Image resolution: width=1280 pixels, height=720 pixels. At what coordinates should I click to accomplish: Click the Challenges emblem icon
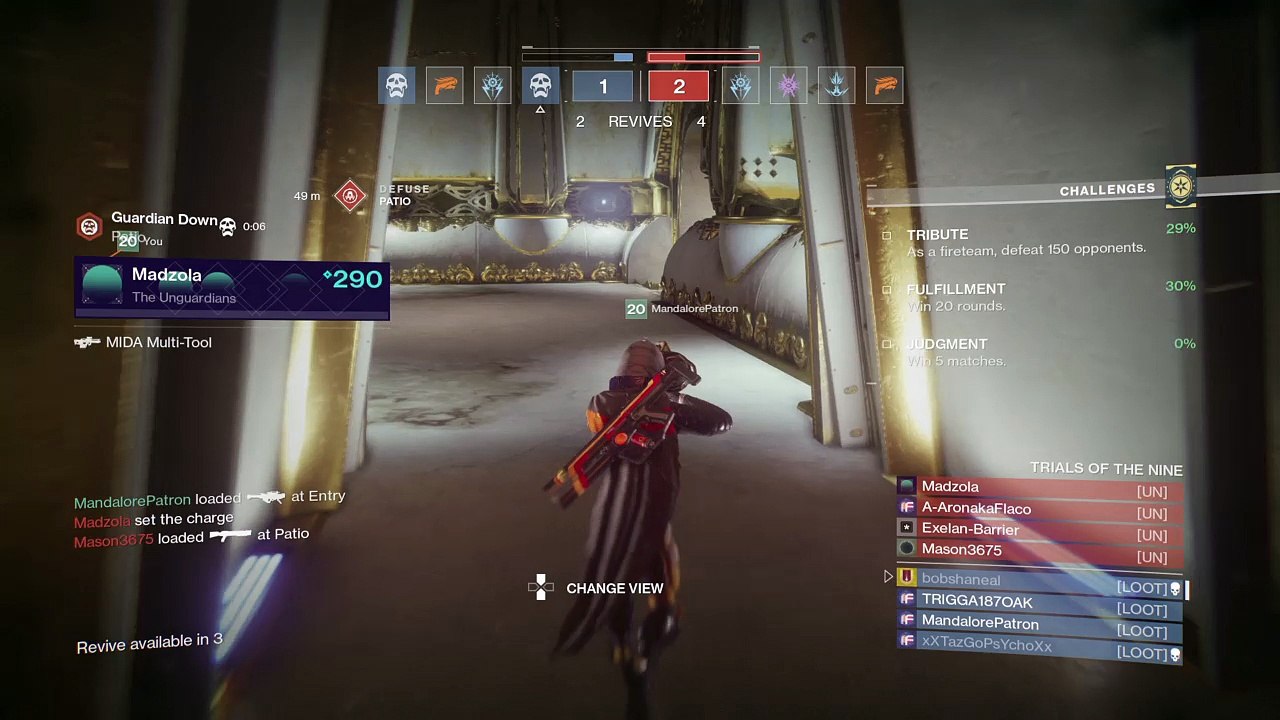tap(1181, 187)
